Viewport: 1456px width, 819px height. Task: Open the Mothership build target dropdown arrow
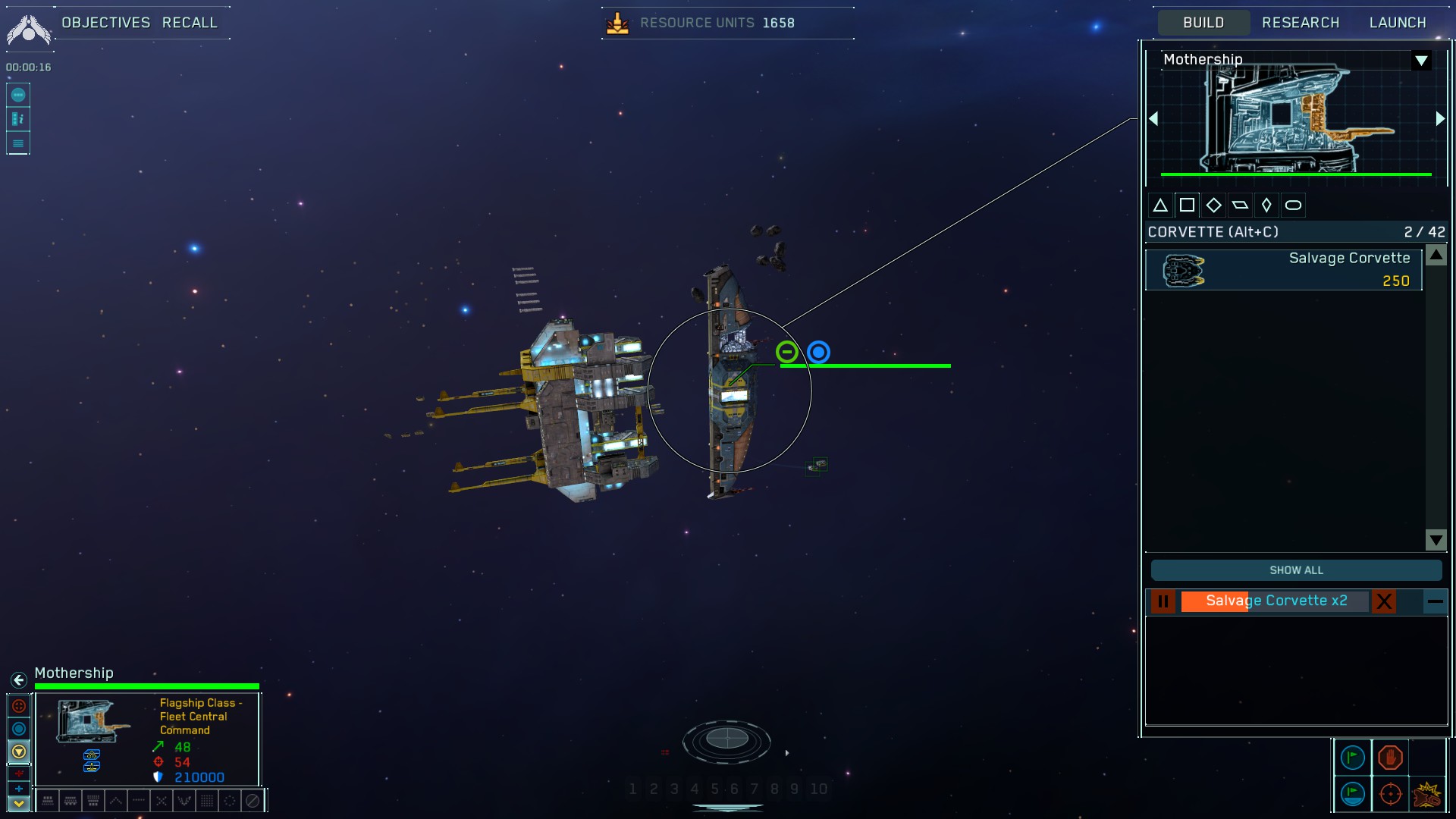tap(1422, 61)
